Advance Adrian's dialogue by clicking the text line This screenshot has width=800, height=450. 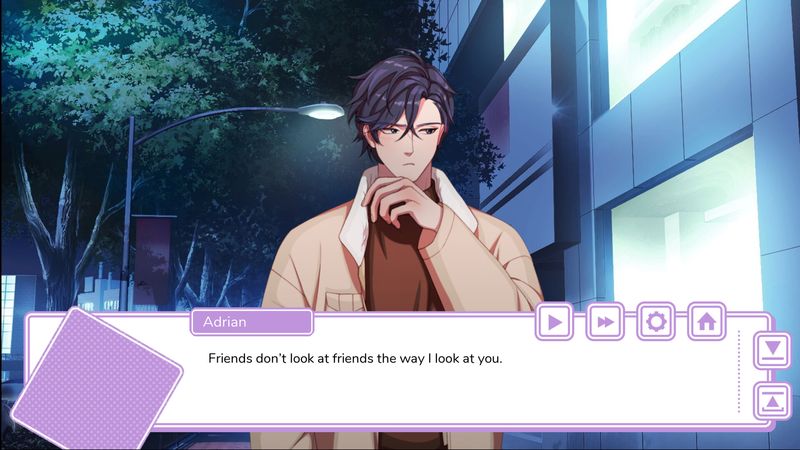tap(354, 357)
